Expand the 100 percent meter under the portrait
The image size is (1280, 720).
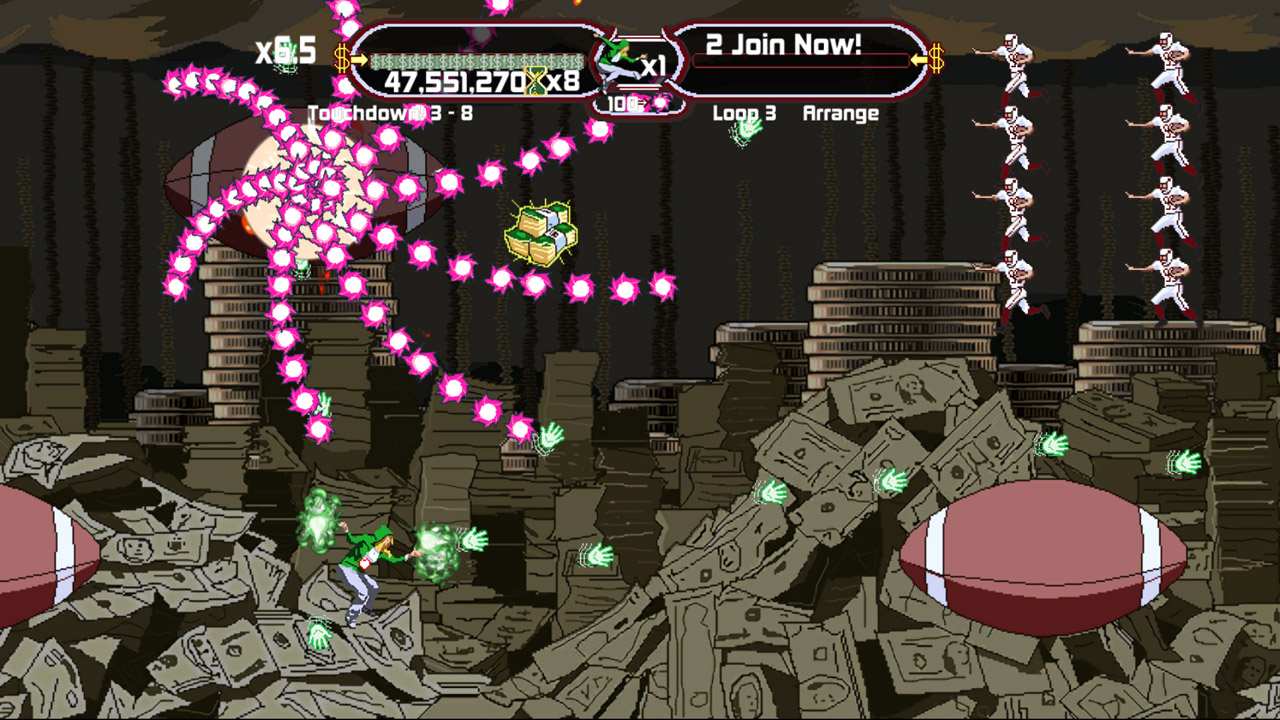[x=624, y=101]
